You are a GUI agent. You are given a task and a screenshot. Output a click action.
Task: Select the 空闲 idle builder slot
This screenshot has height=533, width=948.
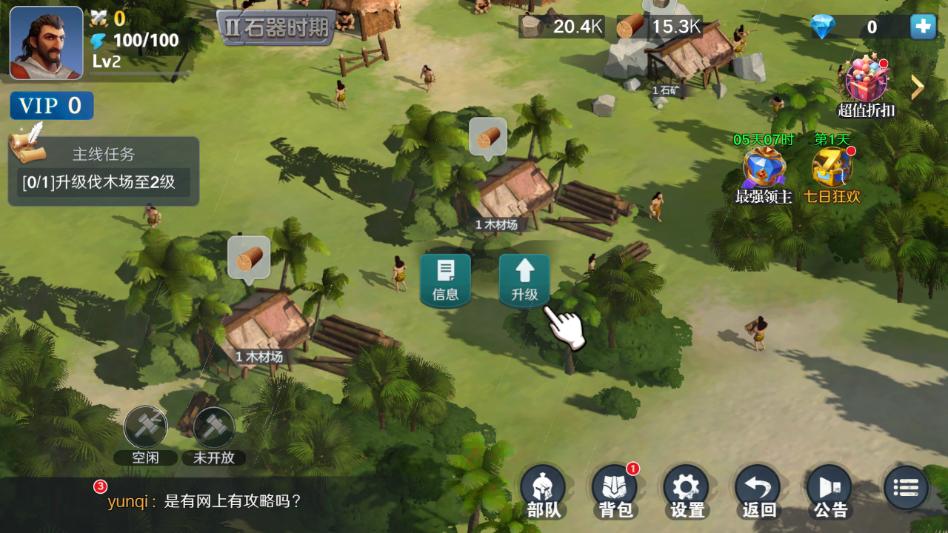[x=144, y=434]
